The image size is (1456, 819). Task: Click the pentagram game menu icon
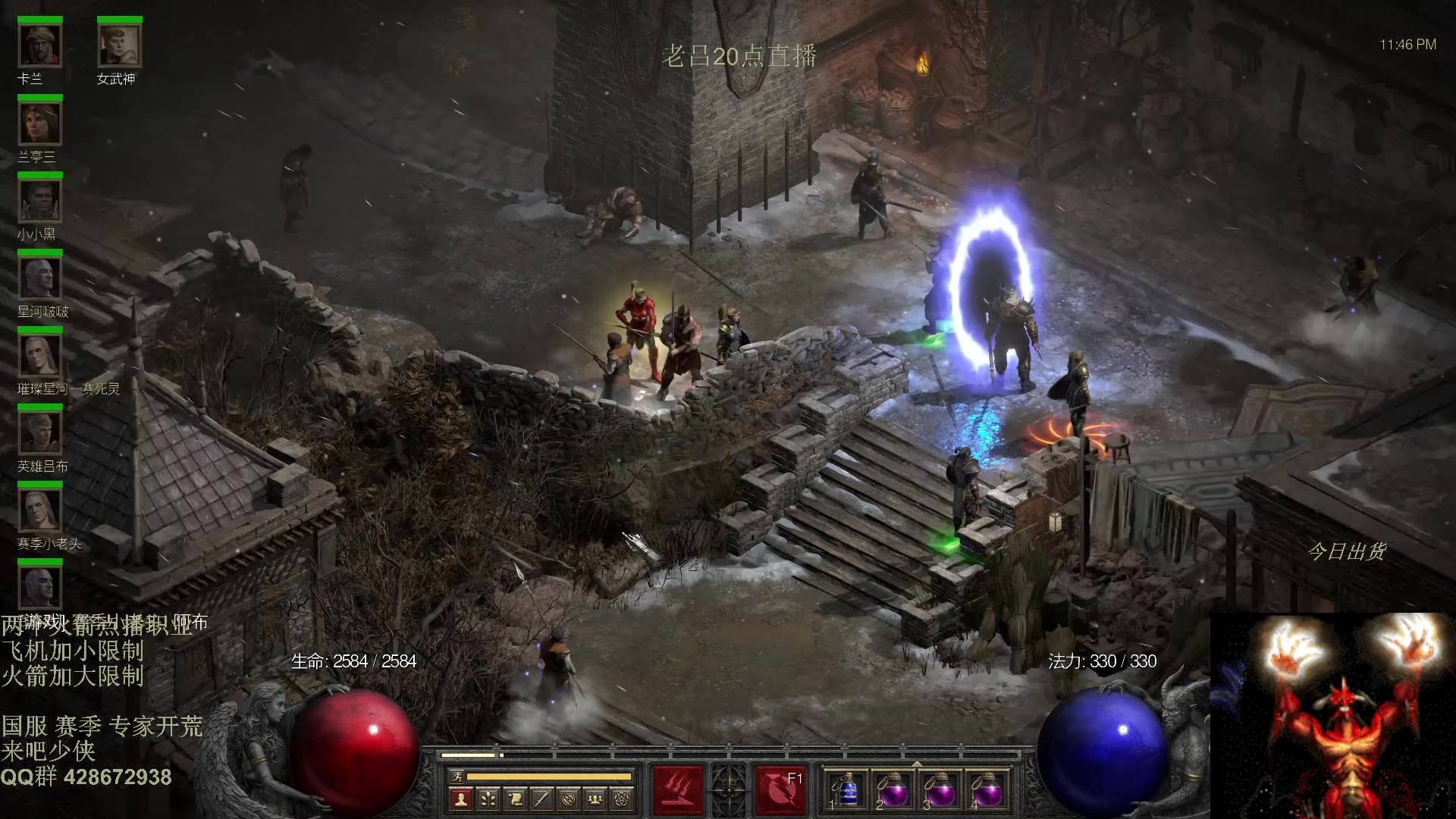pyautogui.click(x=623, y=799)
